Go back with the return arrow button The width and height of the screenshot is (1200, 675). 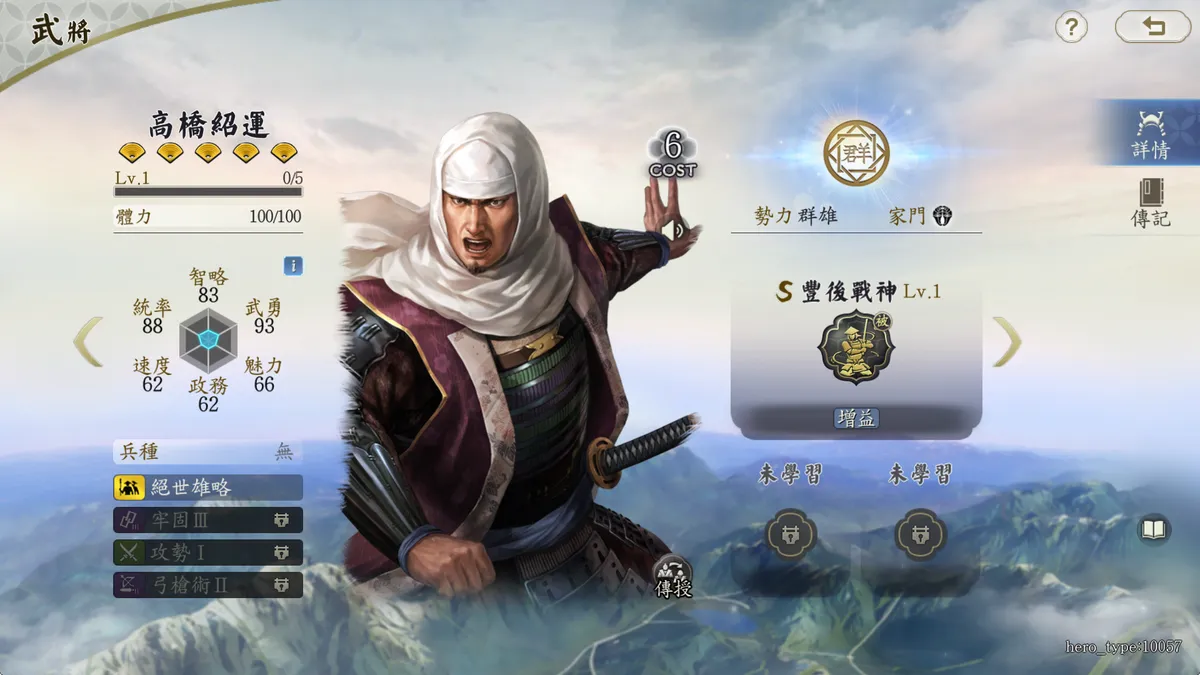point(1153,27)
